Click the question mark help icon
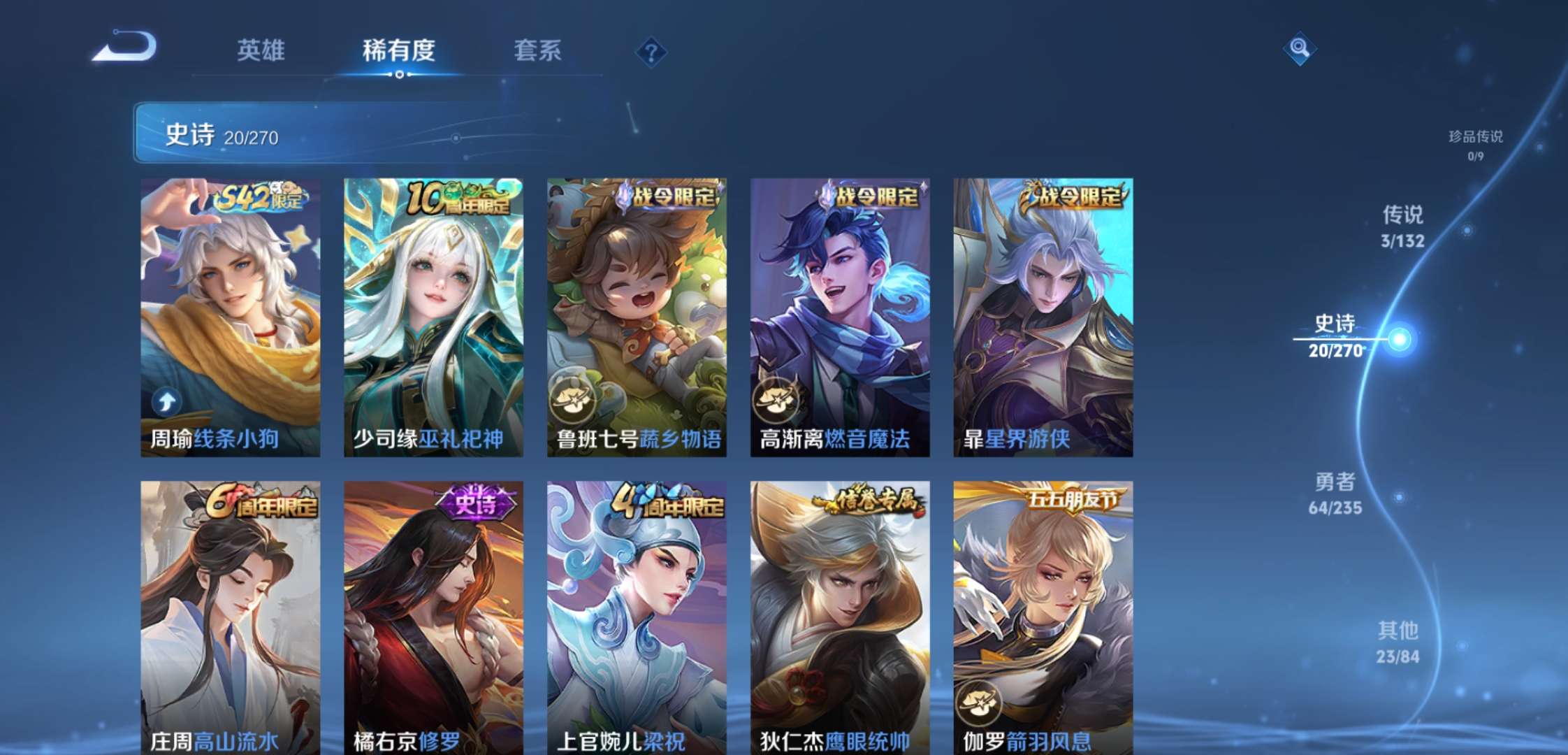This screenshot has height=755, width=1568. pos(651,50)
